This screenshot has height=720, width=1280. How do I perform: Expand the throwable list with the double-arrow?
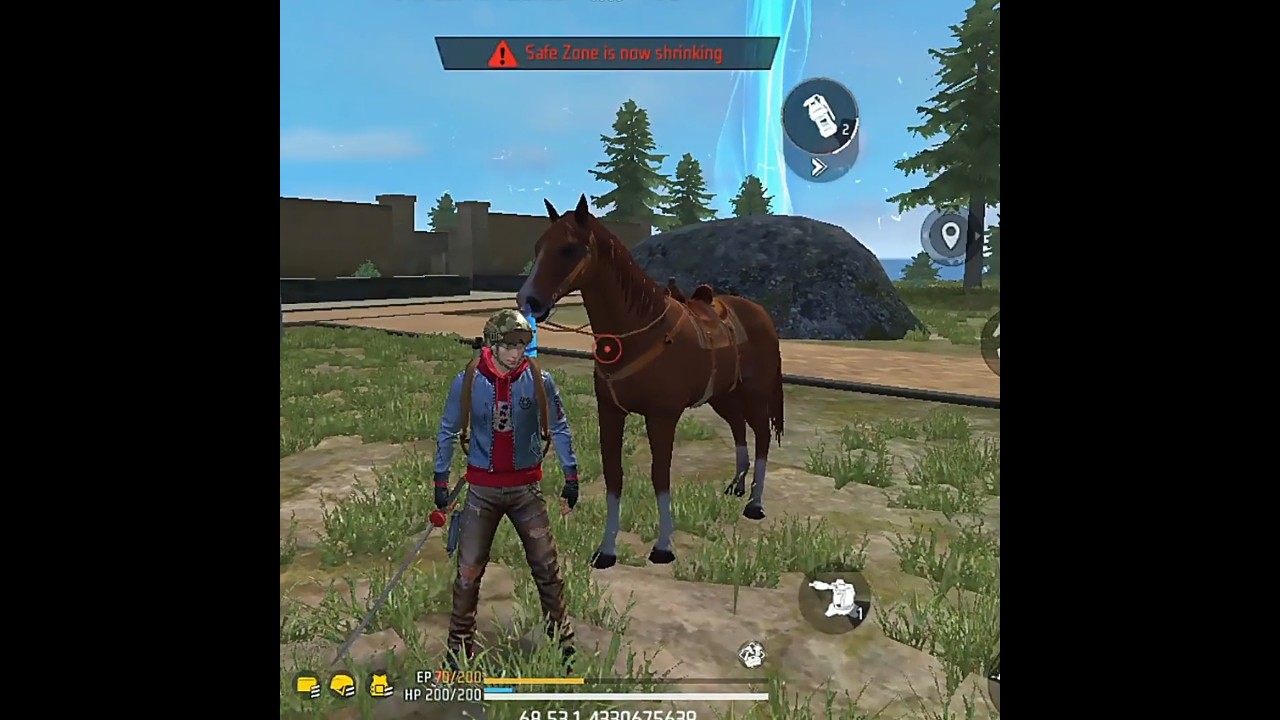pyautogui.click(x=818, y=168)
